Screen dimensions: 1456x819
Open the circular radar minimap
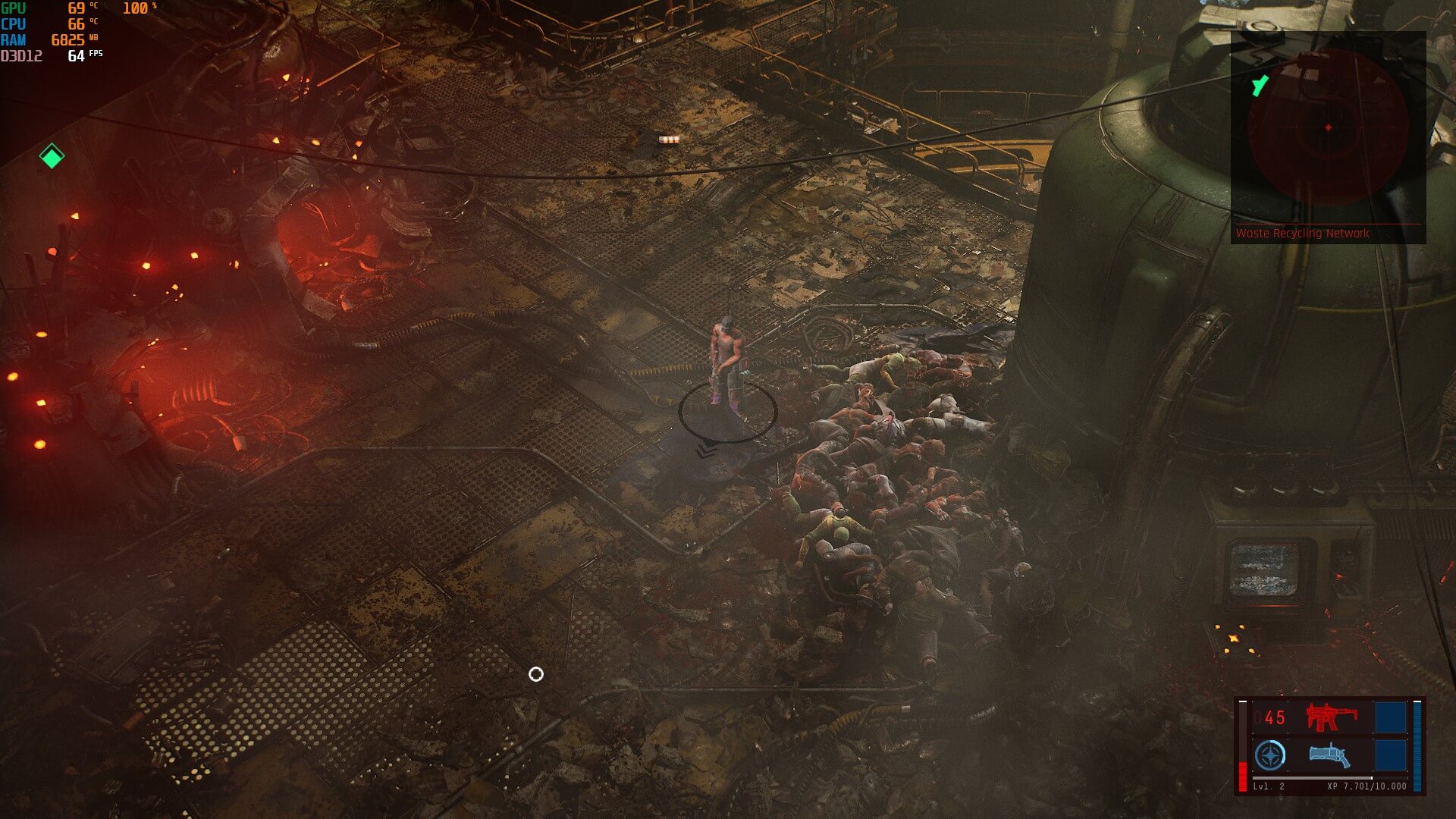pyautogui.click(x=1328, y=127)
